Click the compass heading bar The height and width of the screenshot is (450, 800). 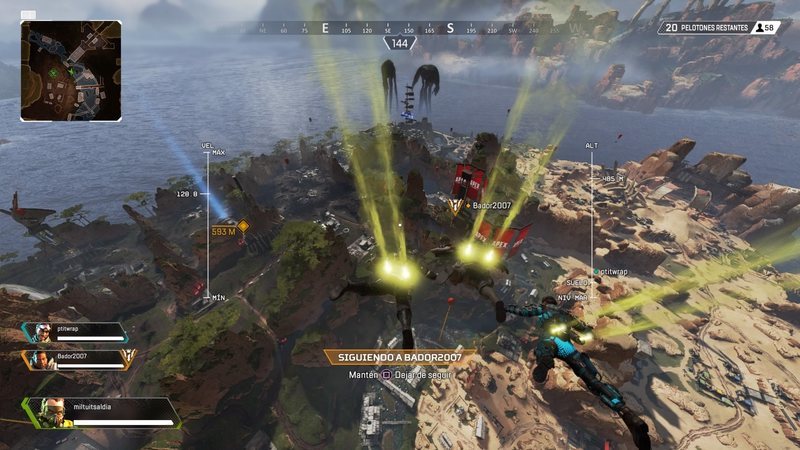(x=400, y=29)
